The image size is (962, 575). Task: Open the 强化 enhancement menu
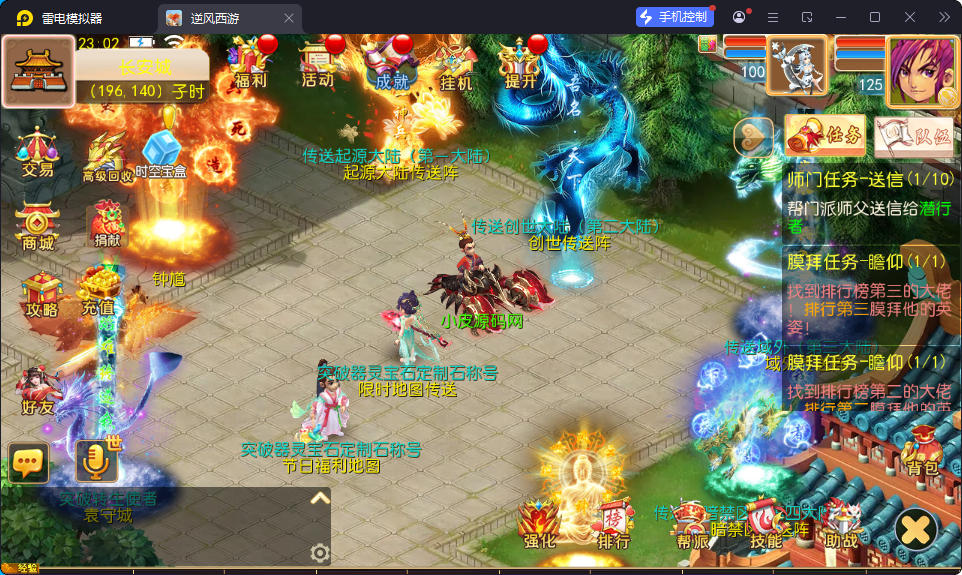point(538,525)
